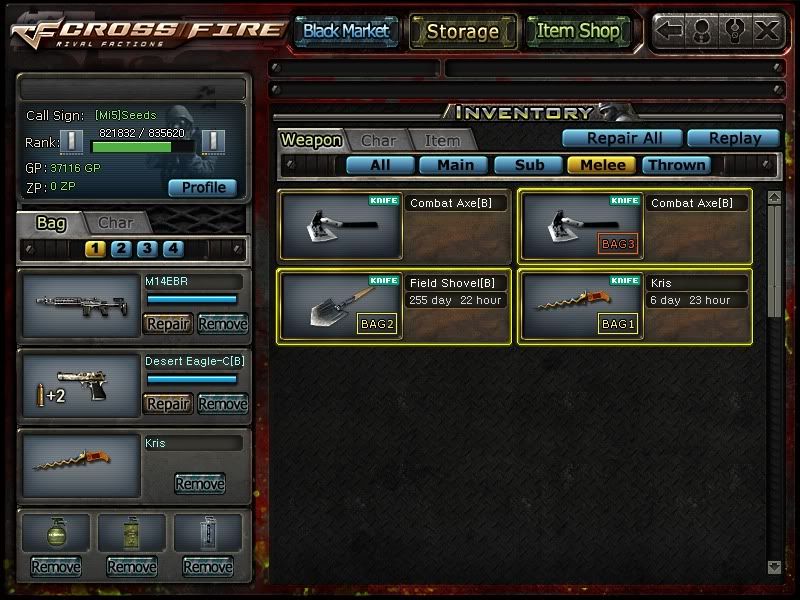Close the window with the X button
The image size is (800, 600).
766,30
